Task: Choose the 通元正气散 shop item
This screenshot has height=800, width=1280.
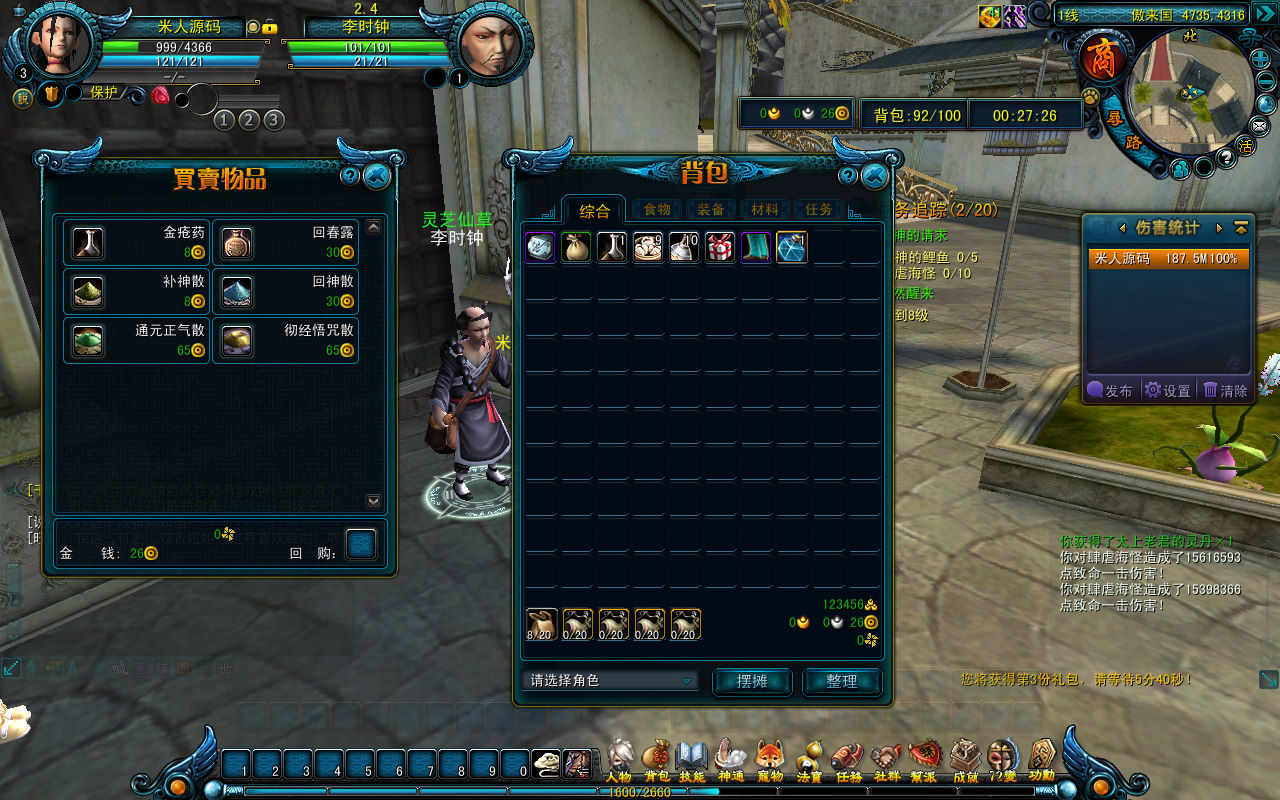Action: [x=136, y=341]
